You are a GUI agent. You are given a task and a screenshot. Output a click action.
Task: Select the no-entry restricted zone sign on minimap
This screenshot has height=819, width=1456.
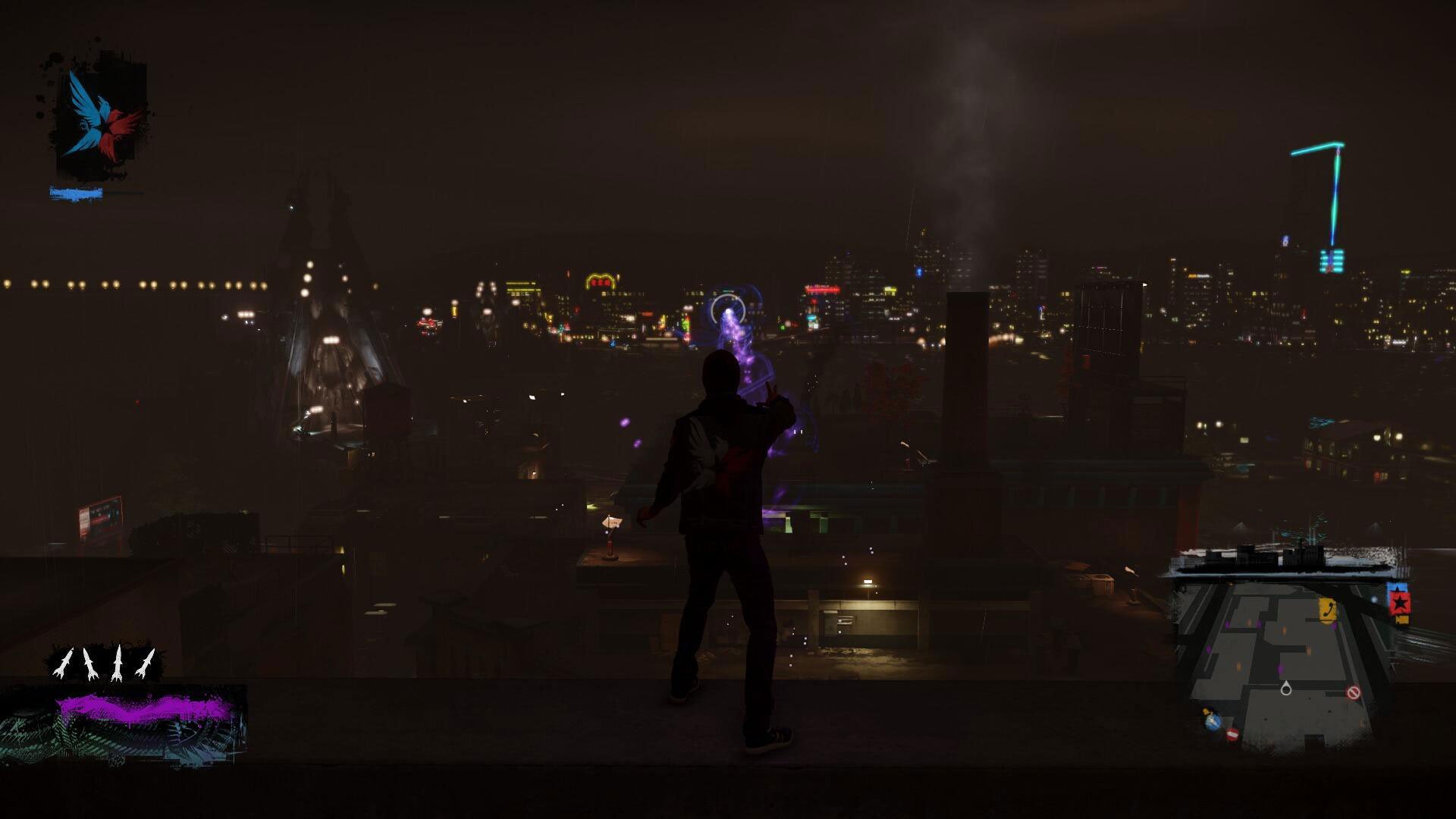click(x=1352, y=691)
